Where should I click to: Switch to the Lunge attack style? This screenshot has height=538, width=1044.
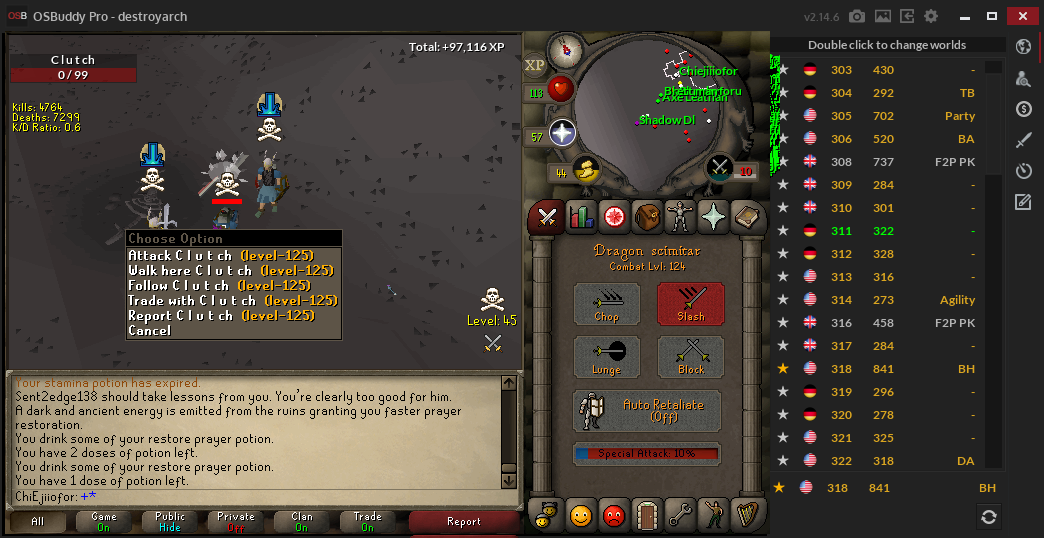[x=606, y=357]
